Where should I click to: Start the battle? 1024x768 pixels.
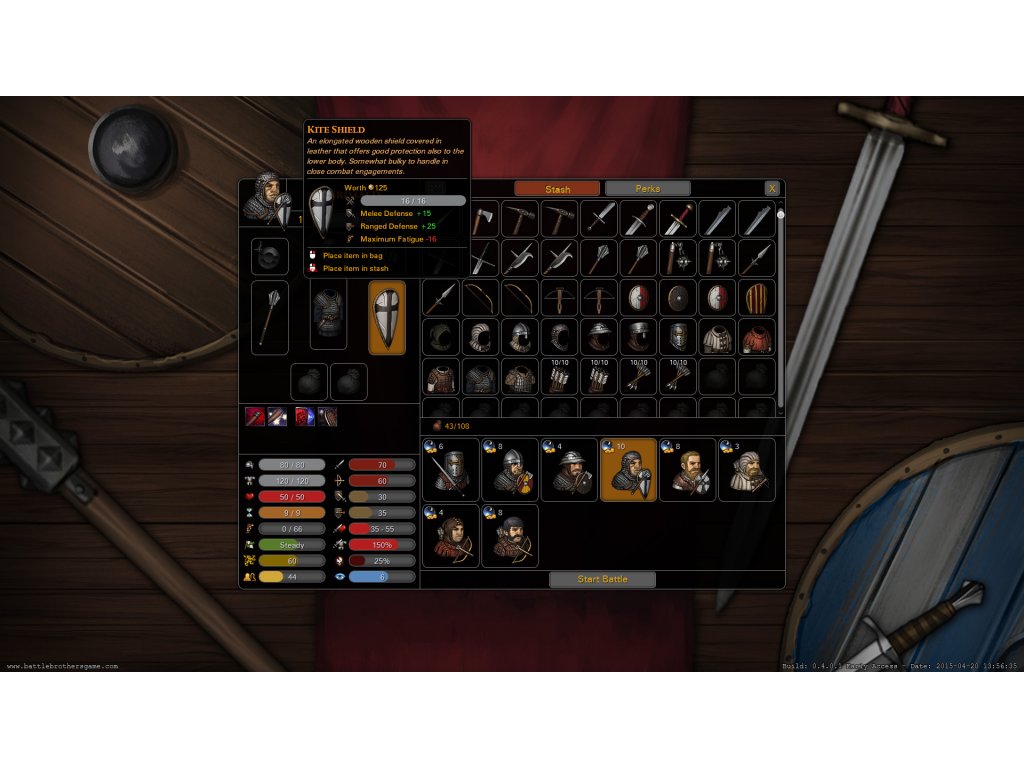point(602,579)
